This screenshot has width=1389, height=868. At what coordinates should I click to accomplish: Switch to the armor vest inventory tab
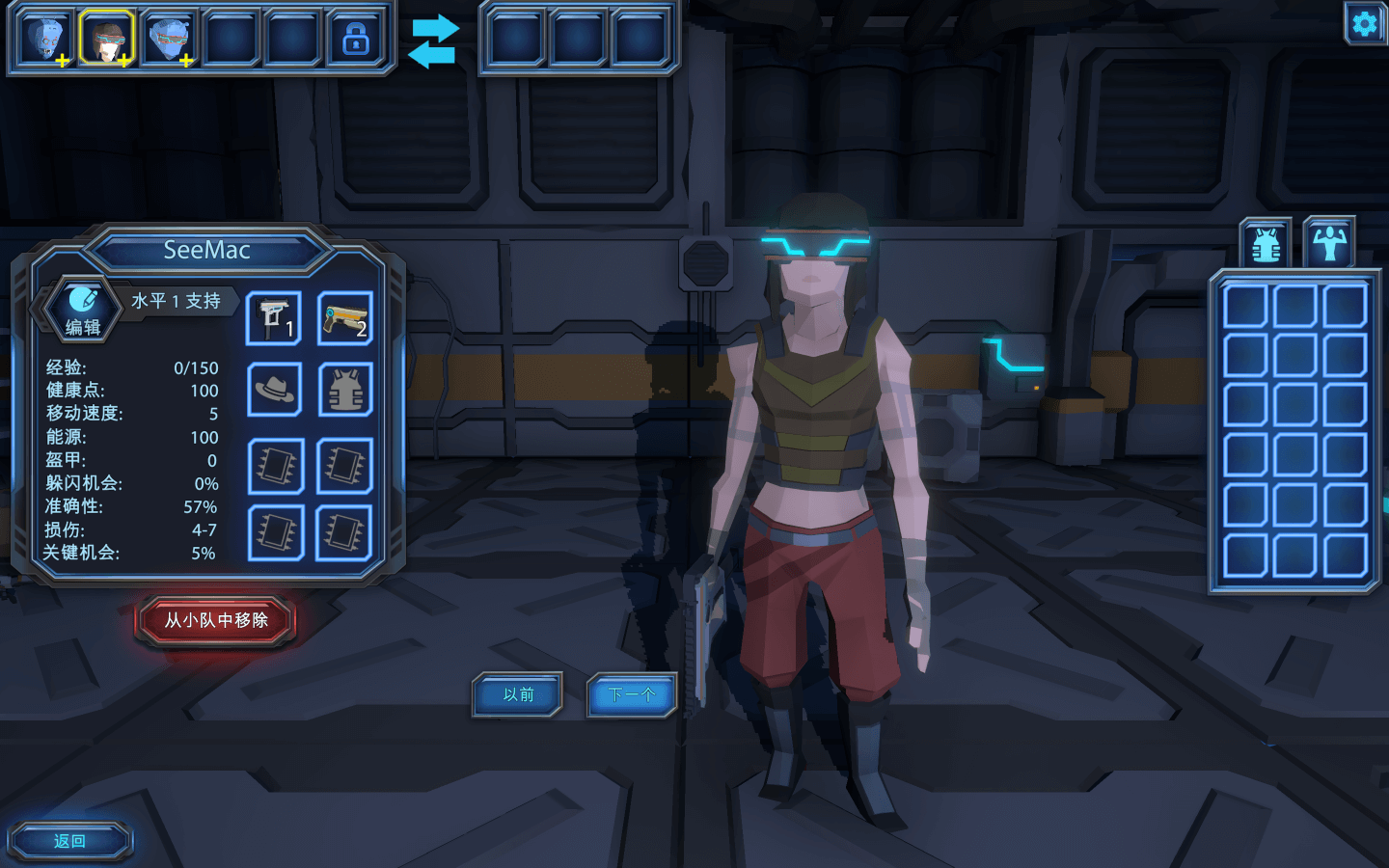click(1266, 245)
